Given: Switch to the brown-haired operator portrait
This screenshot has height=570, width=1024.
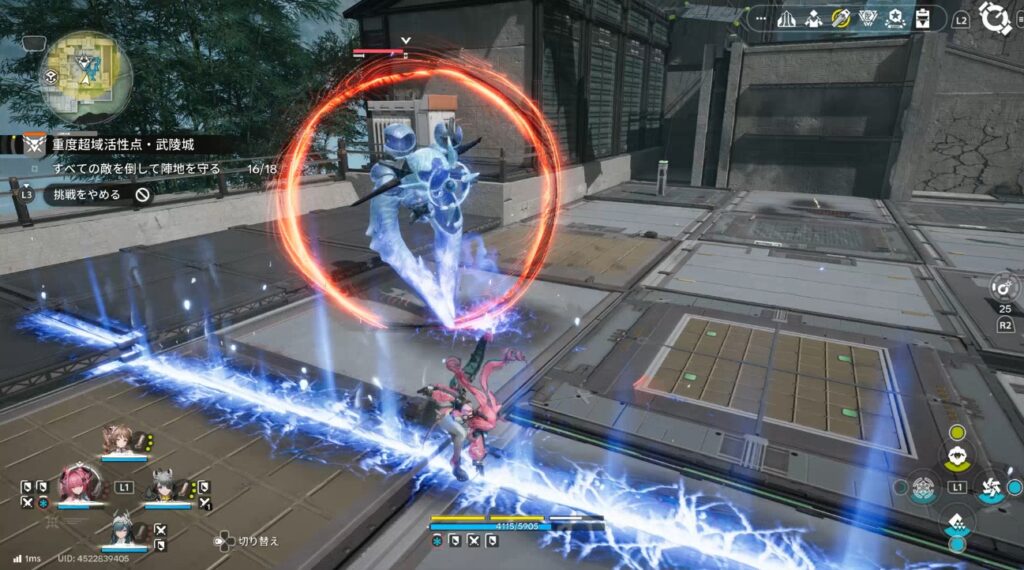Looking at the screenshot, I should [x=116, y=441].
